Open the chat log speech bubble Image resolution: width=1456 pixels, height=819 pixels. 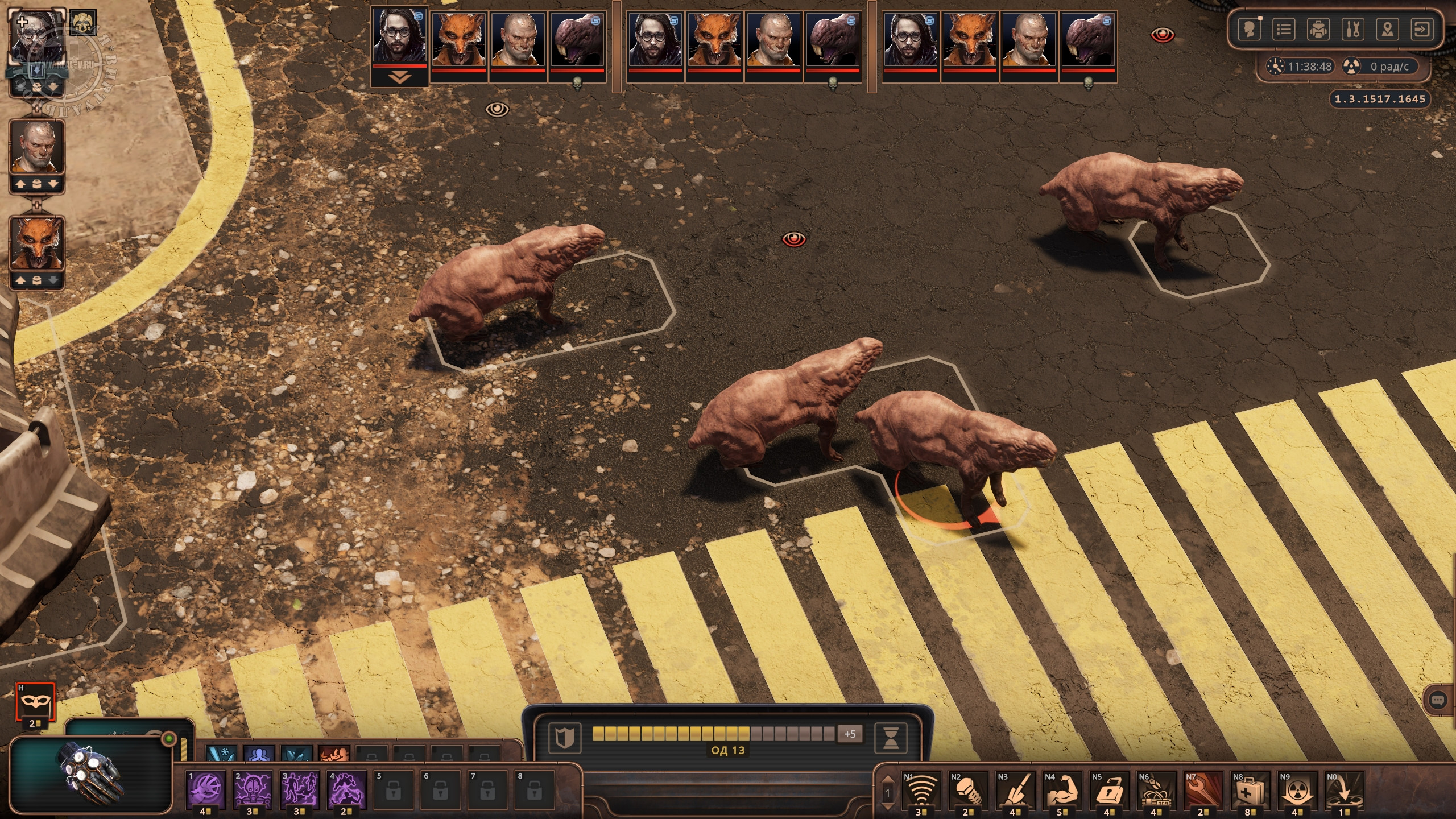click(x=1437, y=700)
